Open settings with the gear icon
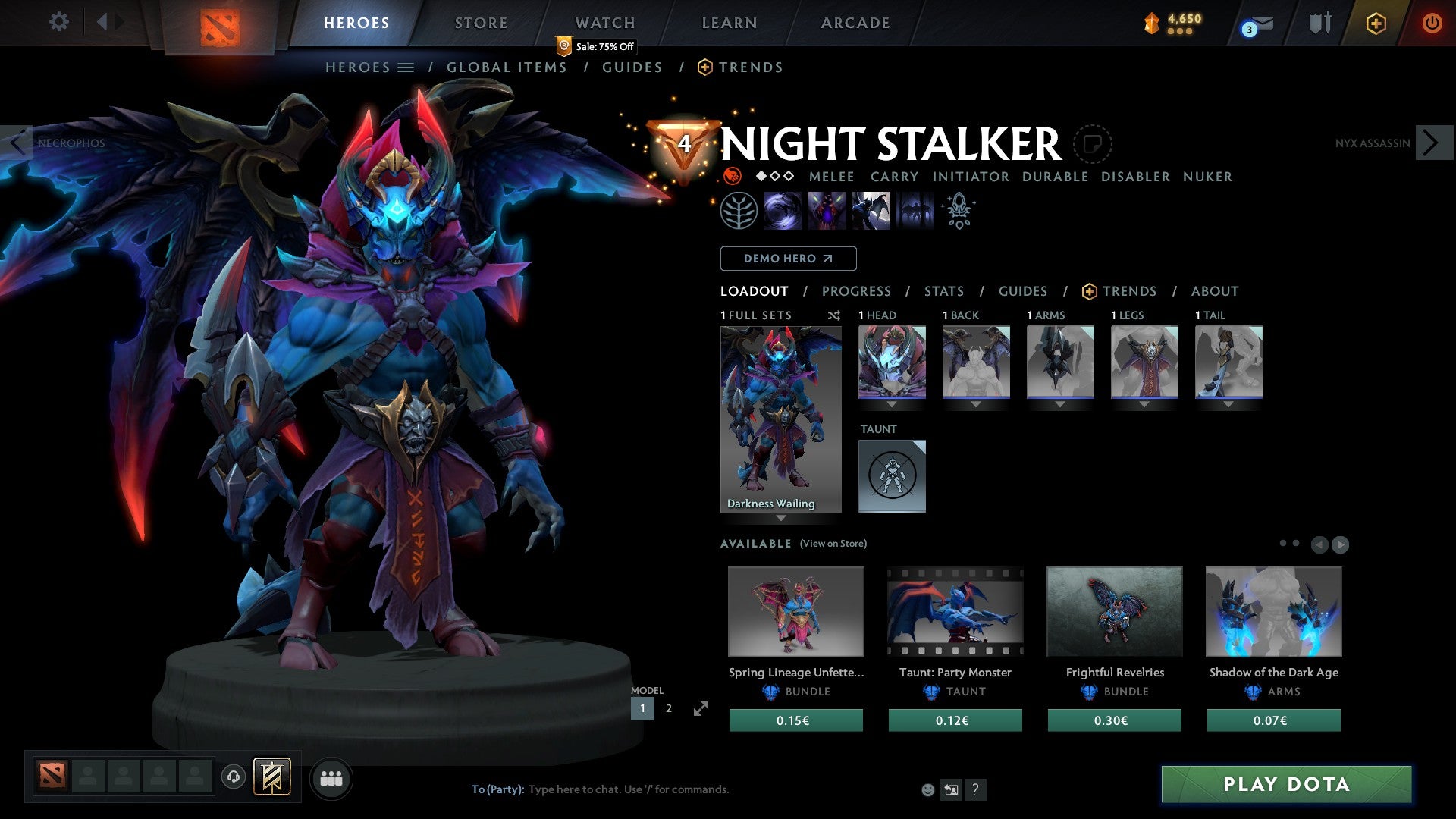 58,22
